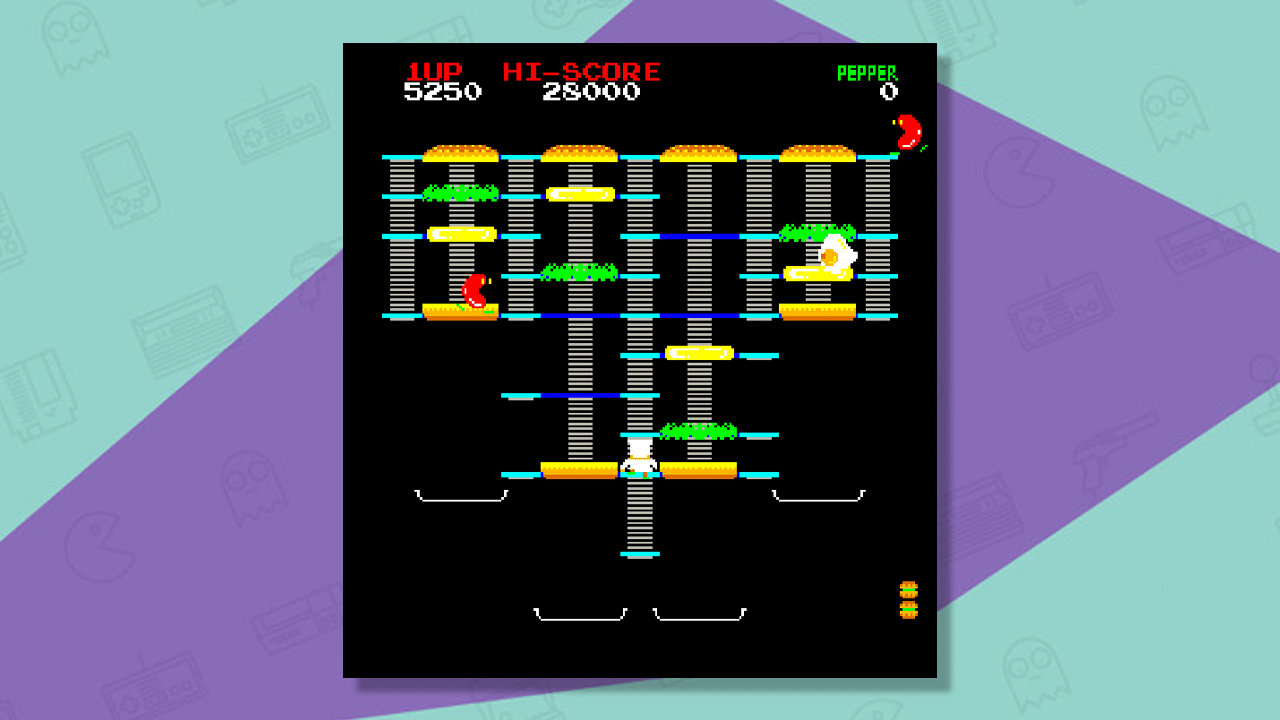Click the green PEPPER text label
The height and width of the screenshot is (720, 1280).
pyautogui.click(x=869, y=71)
